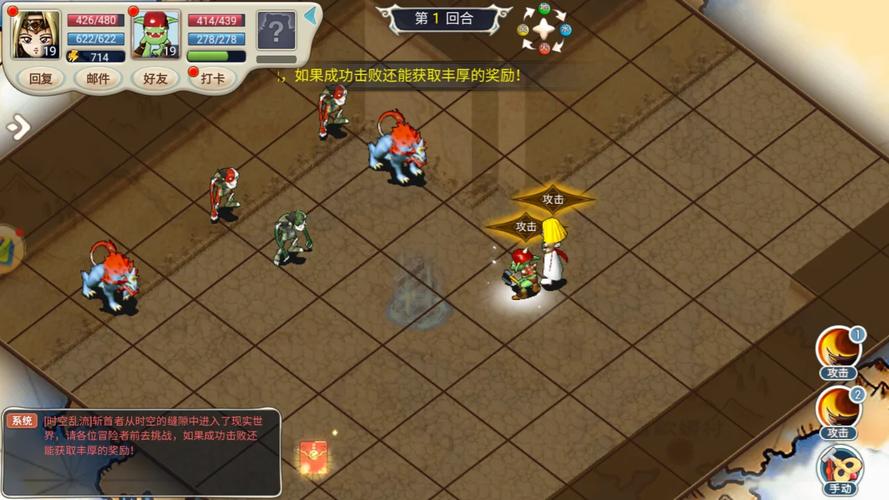Open the 邮件 mail button

98,79
